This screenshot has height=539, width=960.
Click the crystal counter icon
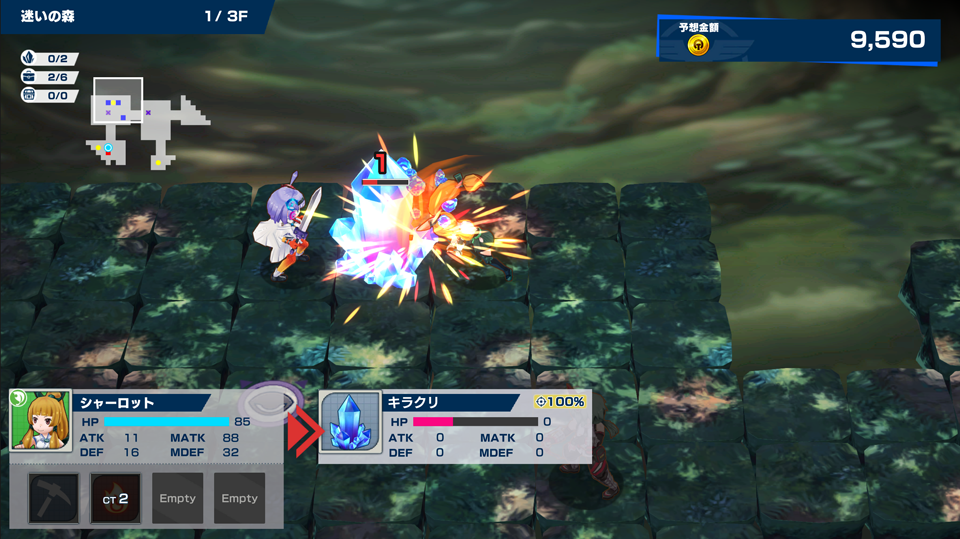(29, 59)
